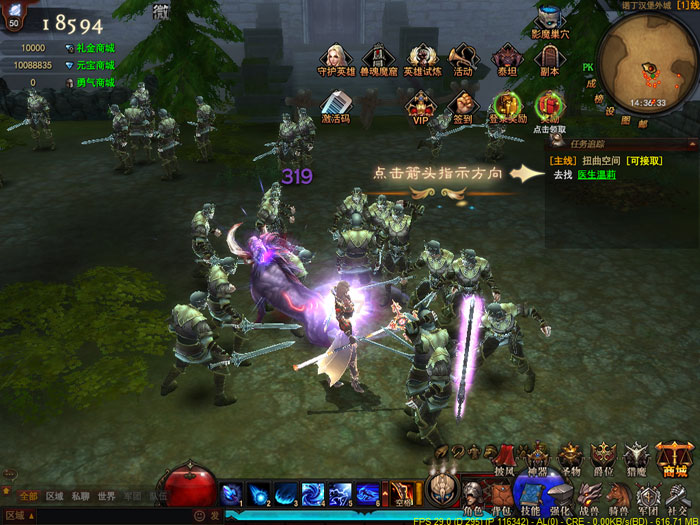Follow the 医生温莉 quest tracker link
Image resolution: width=700 pixels, height=525 pixels.
pos(597,174)
